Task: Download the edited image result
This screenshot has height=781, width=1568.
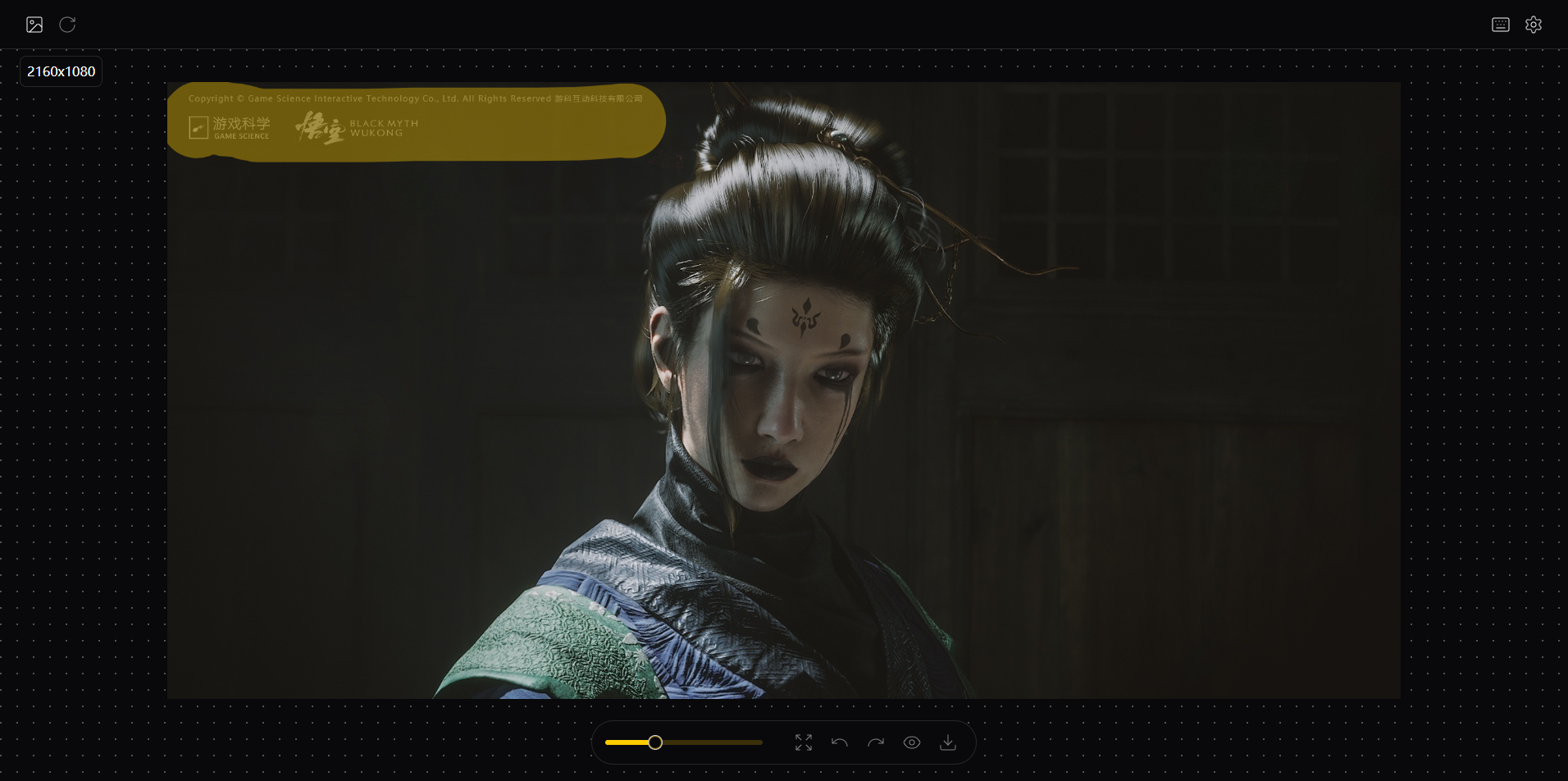Action: click(x=947, y=742)
